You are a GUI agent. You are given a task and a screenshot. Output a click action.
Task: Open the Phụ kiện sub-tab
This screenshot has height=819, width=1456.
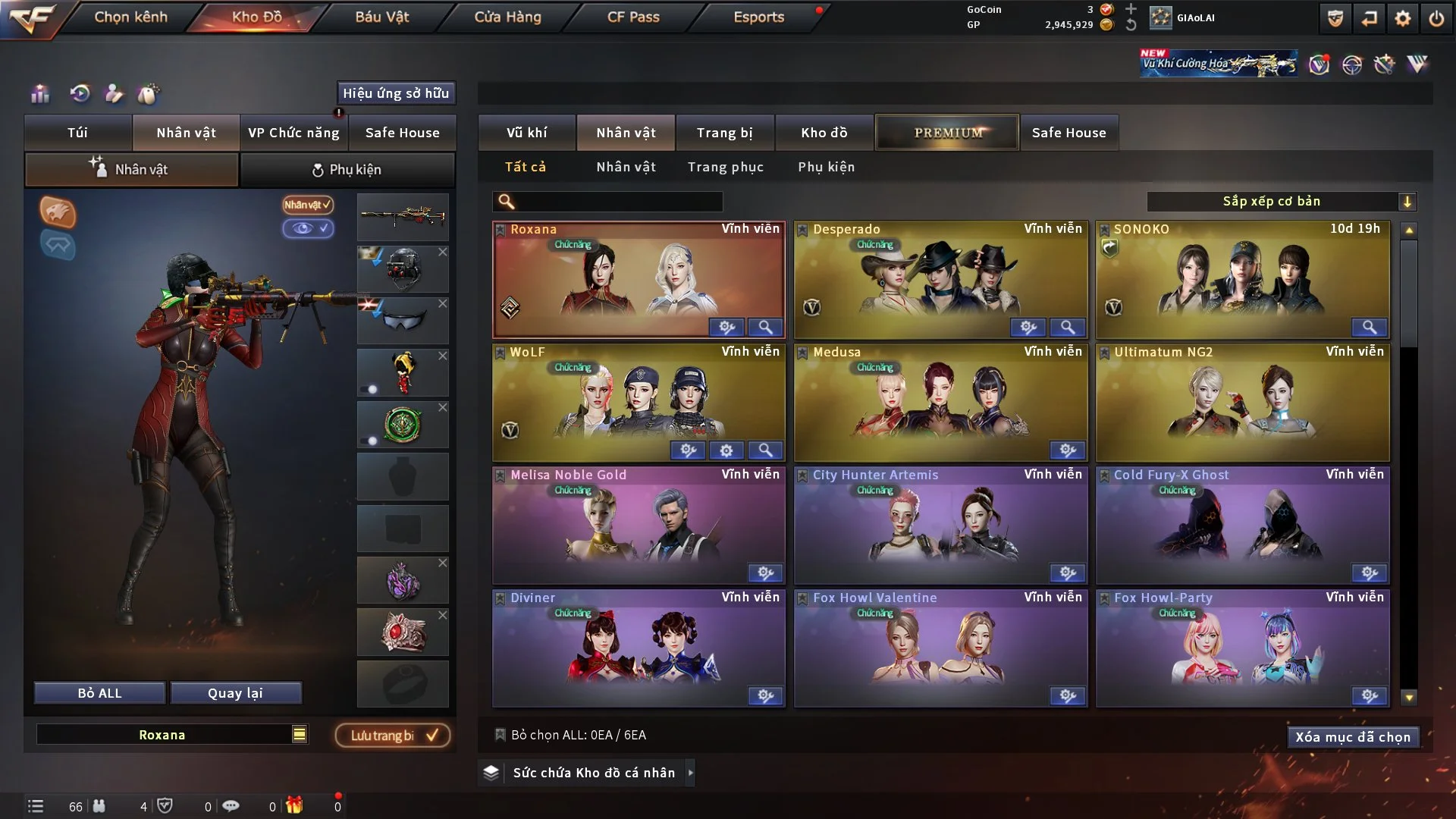click(x=347, y=170)
